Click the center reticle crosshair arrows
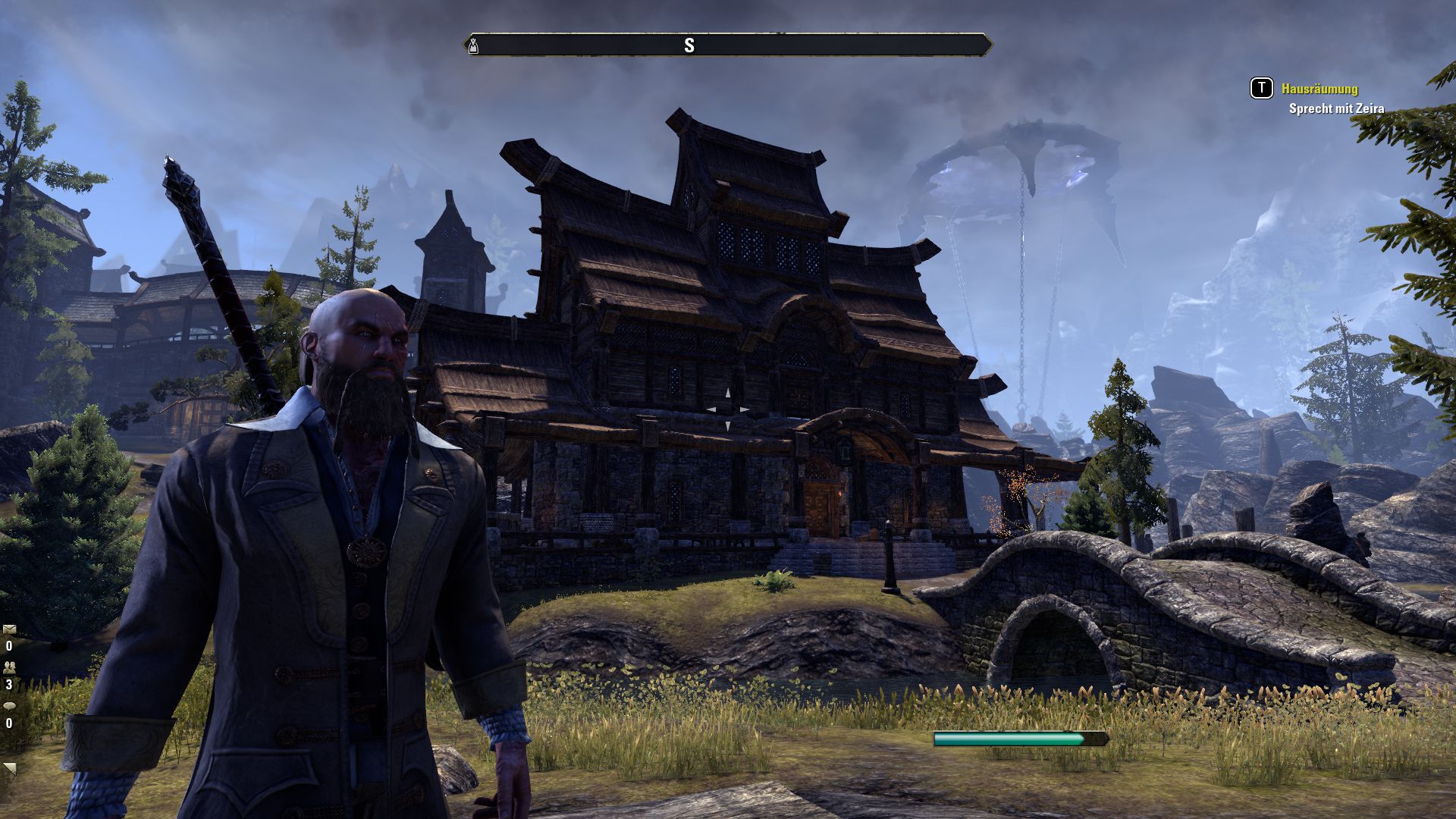The width and height of the screenshot is (1456, 819). click(728, 411)
